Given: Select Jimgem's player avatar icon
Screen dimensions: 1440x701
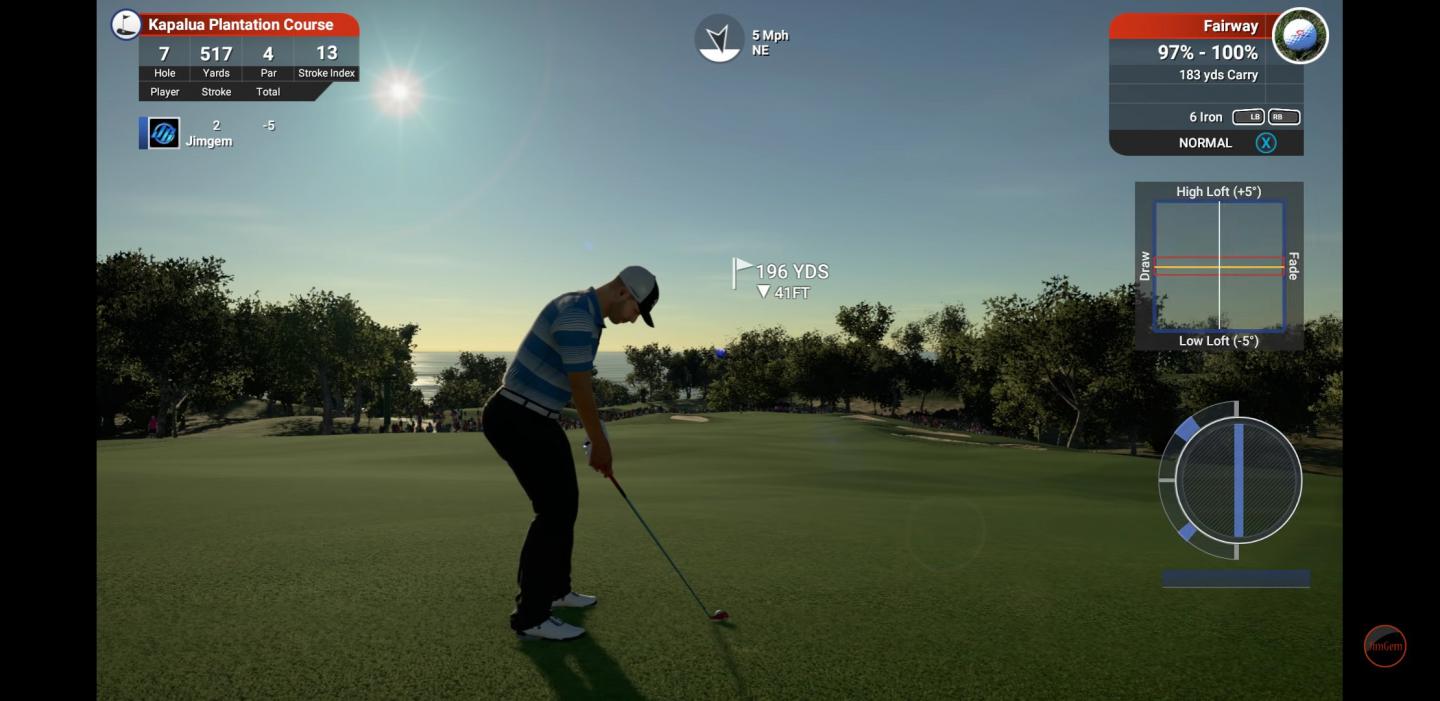Looking at the screenshot, I should pos(164,133).
